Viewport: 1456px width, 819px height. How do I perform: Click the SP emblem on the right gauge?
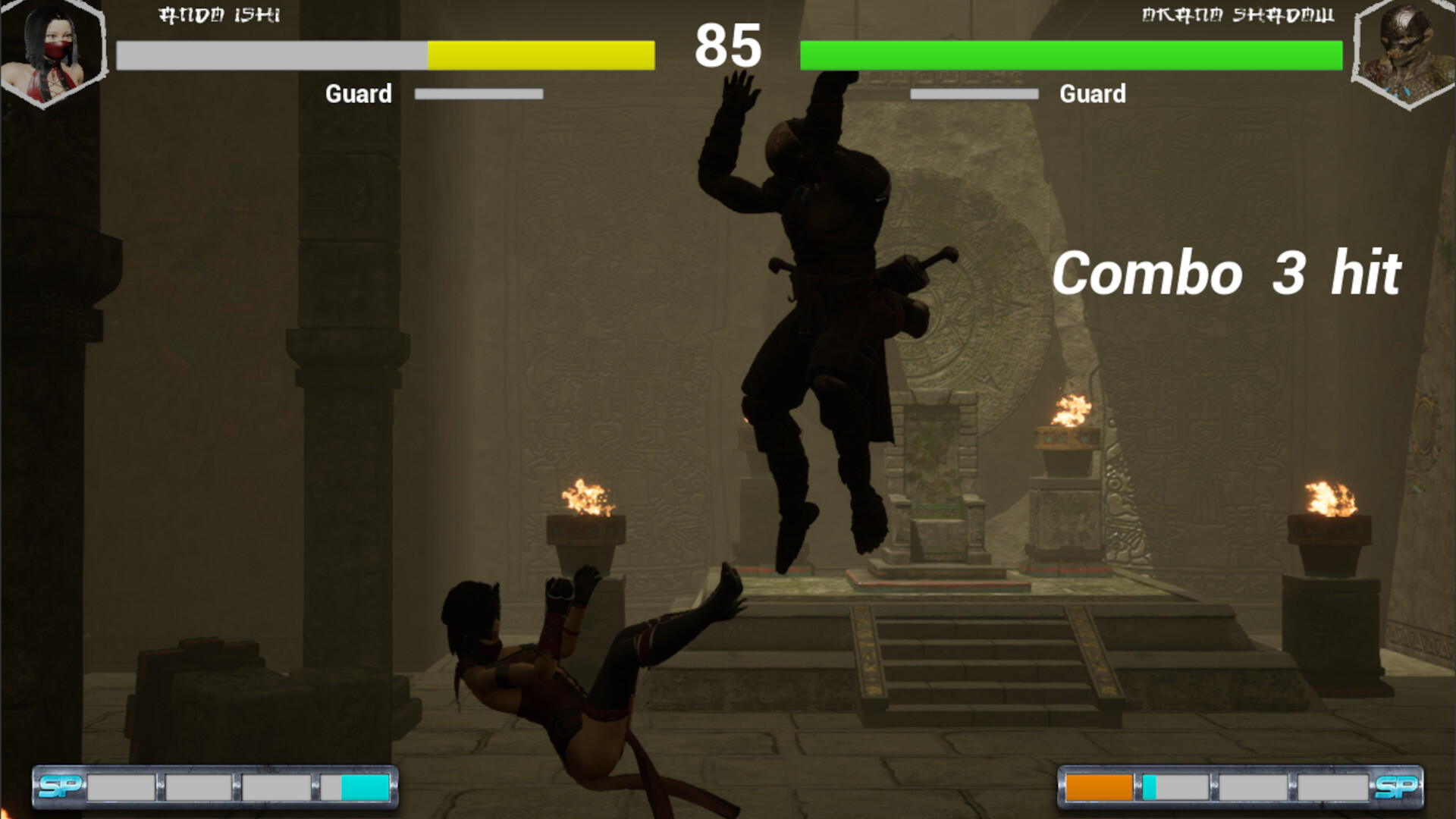point(1396,787)
